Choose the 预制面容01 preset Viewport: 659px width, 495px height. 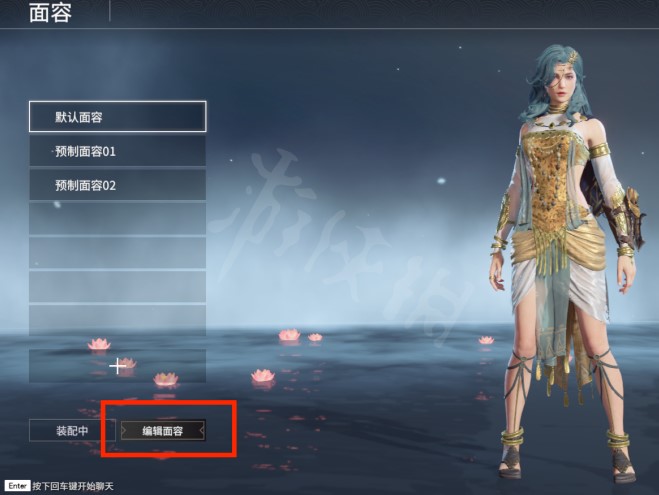click(117, 152)
